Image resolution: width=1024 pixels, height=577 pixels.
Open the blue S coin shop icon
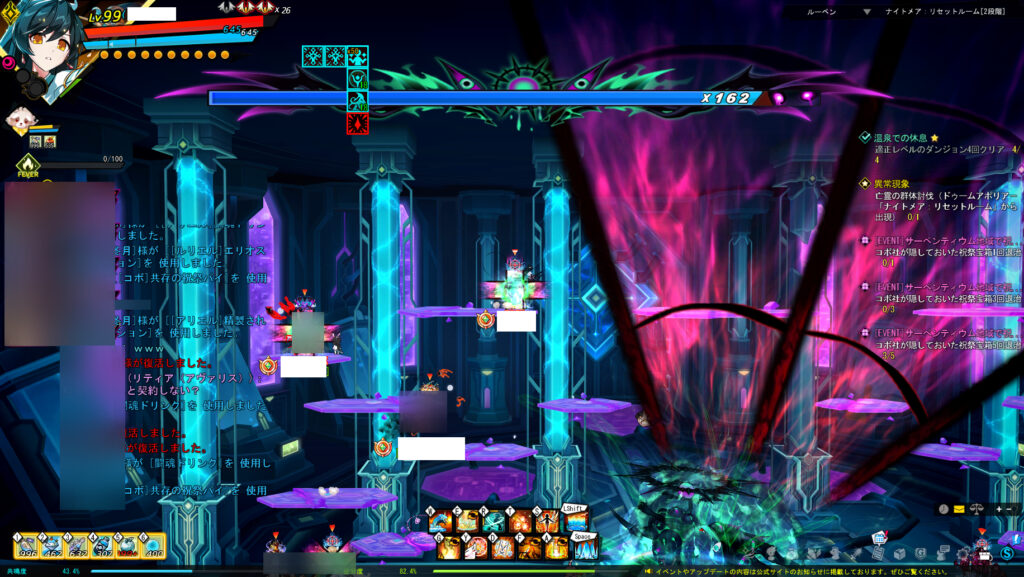tap(1007, 553)
